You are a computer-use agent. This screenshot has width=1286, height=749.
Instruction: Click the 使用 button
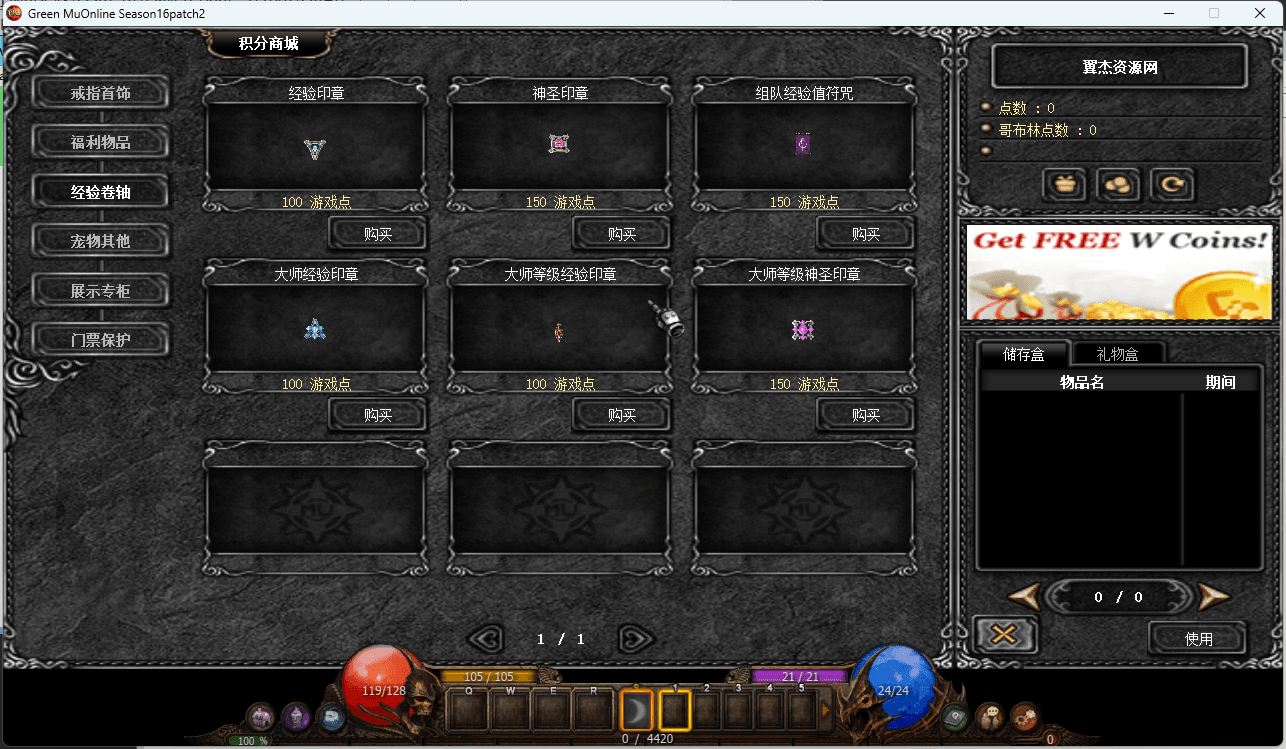point(1198,638)
